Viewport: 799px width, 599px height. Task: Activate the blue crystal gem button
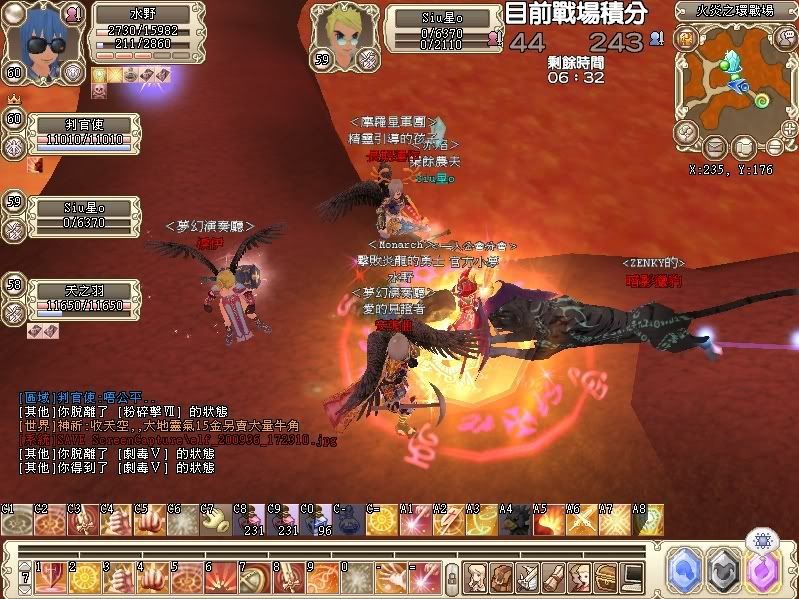pos(683,567)
